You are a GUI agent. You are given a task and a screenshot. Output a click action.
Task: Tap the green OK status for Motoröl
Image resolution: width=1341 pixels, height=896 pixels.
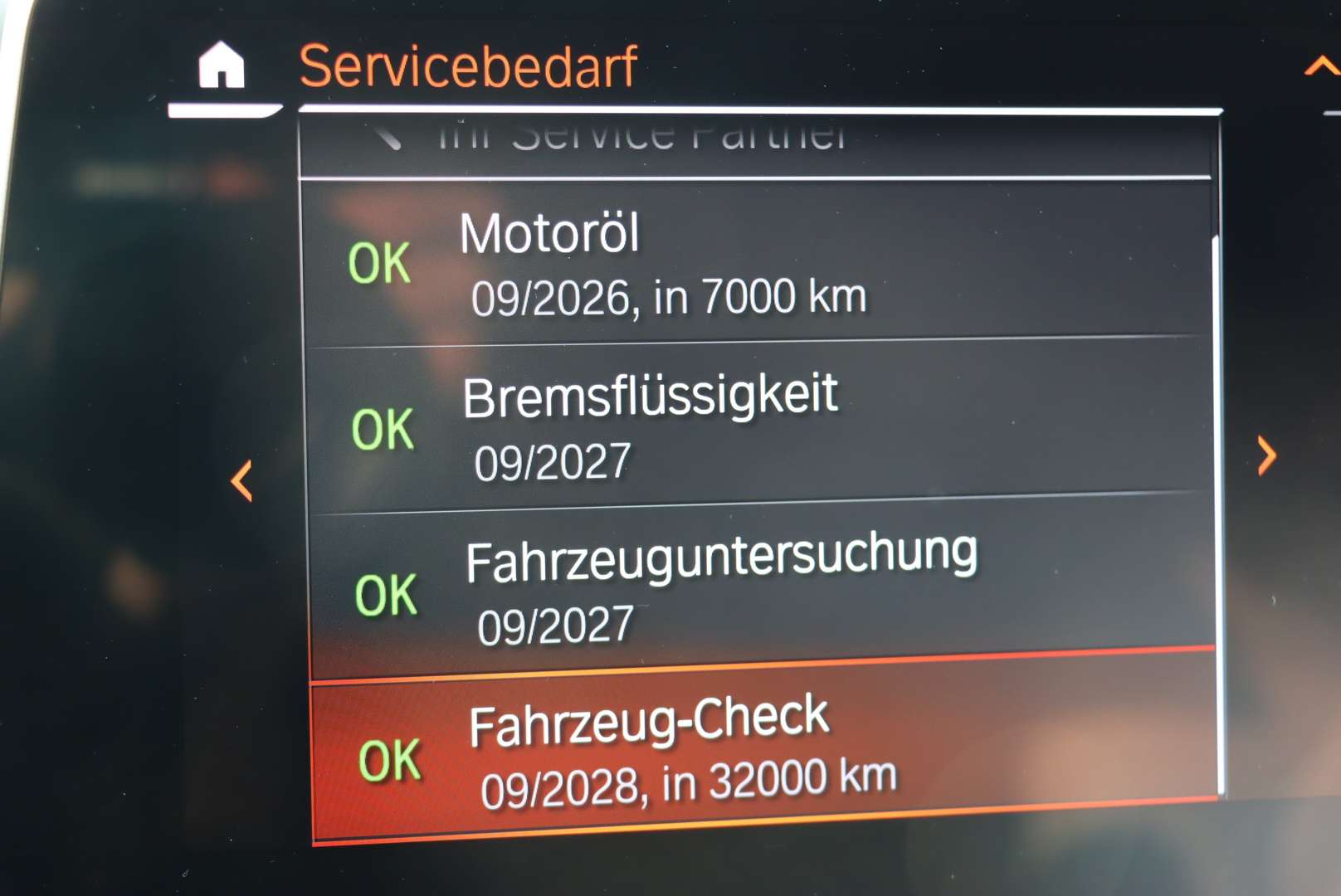[x=380, y=263]
